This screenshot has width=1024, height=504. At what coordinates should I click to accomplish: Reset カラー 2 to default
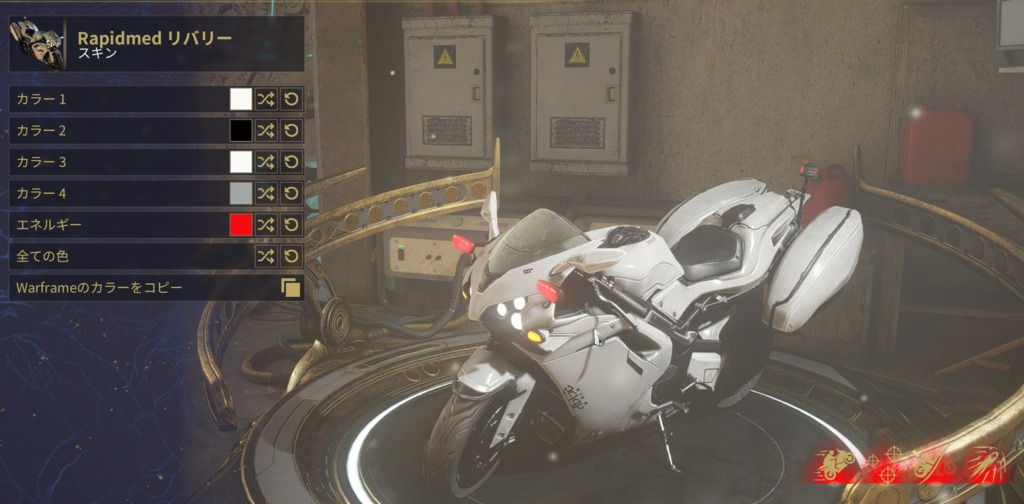(291, 130)
